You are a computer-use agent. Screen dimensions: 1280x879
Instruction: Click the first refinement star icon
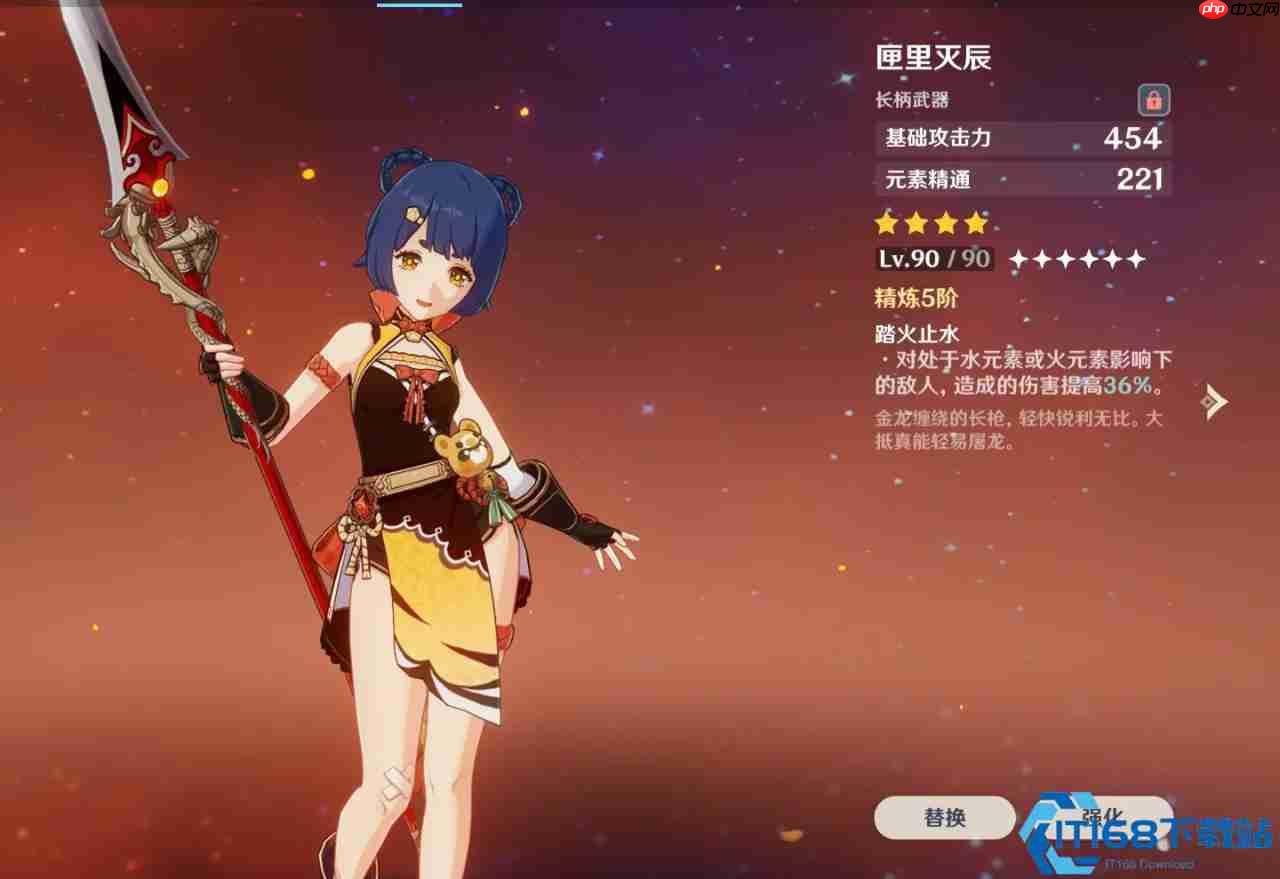pyautogui.click(x=1018, y=259)
